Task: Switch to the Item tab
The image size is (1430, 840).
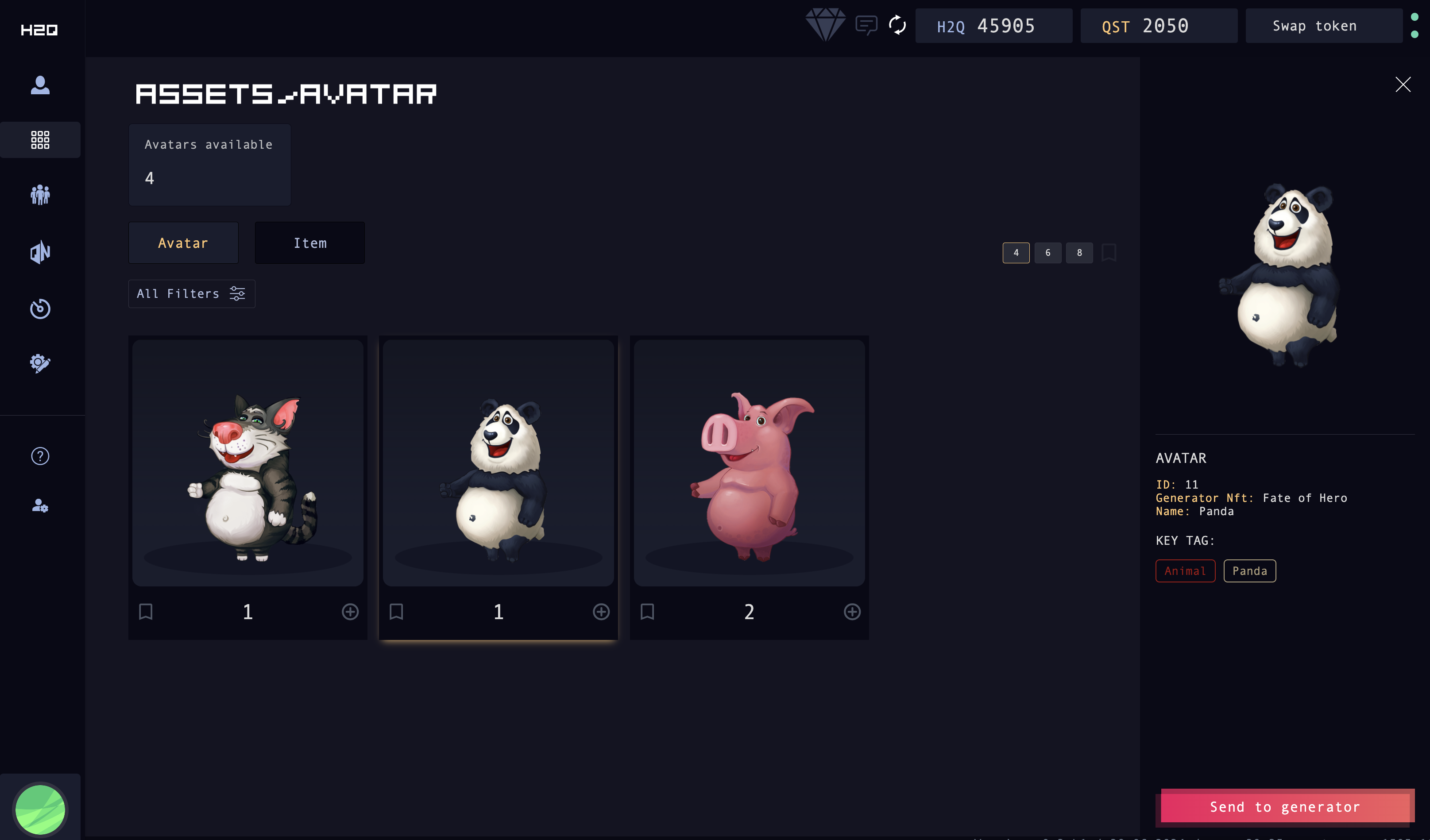Action: click(x=310, y=243)
